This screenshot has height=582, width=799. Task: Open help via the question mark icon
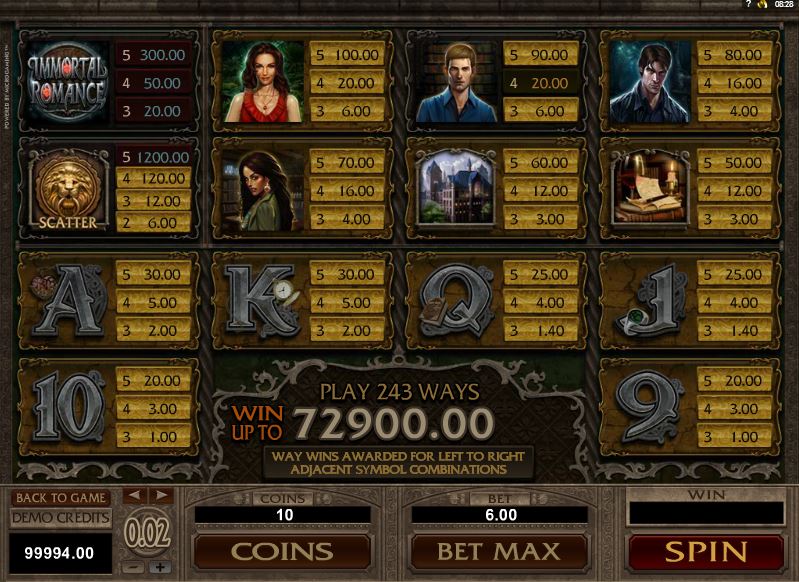point(747,5)
